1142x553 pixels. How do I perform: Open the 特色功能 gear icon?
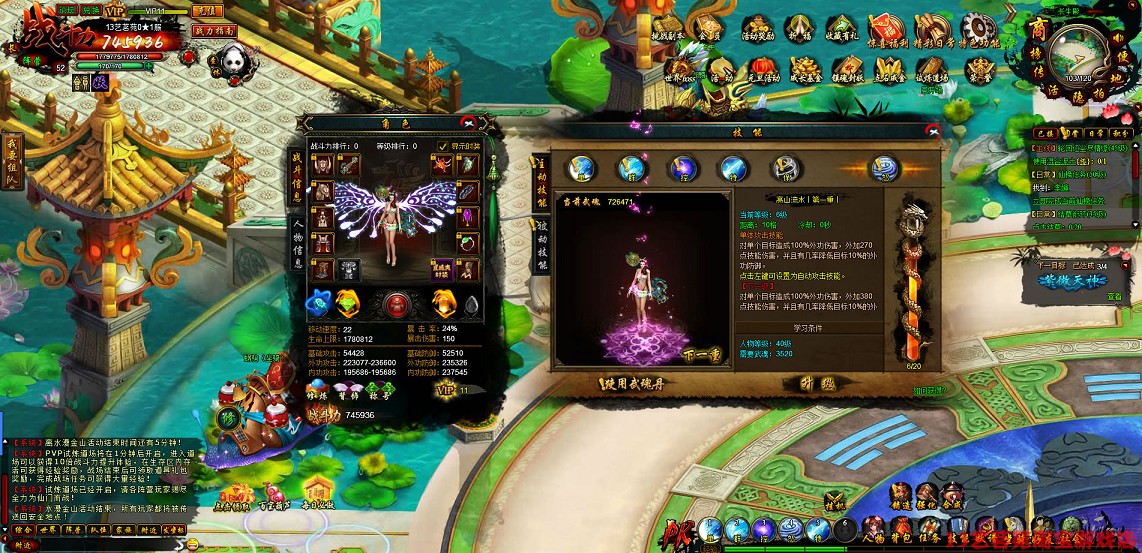point(978,33)
